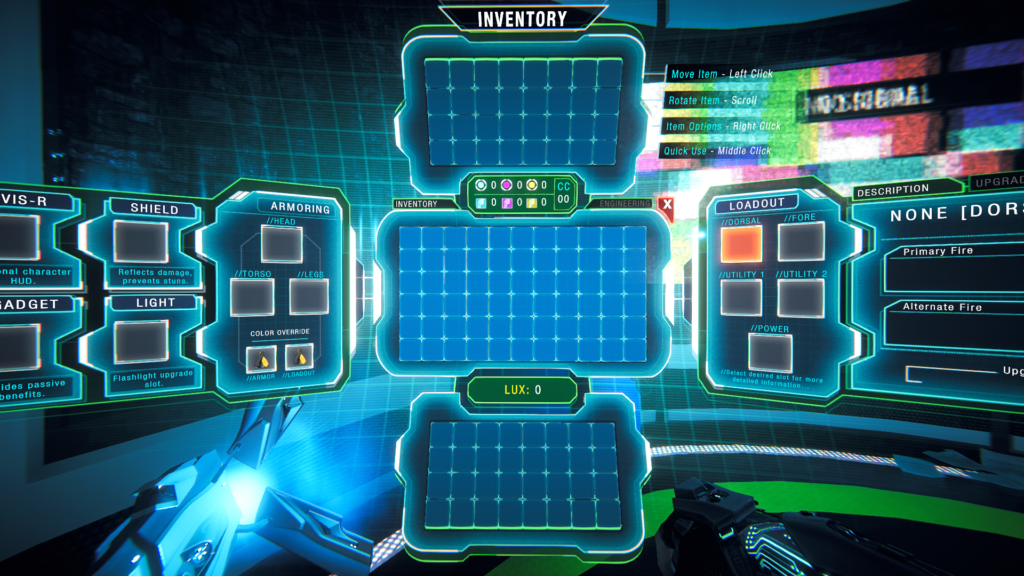Choose the Fore loadout slot

coord(801,242)
